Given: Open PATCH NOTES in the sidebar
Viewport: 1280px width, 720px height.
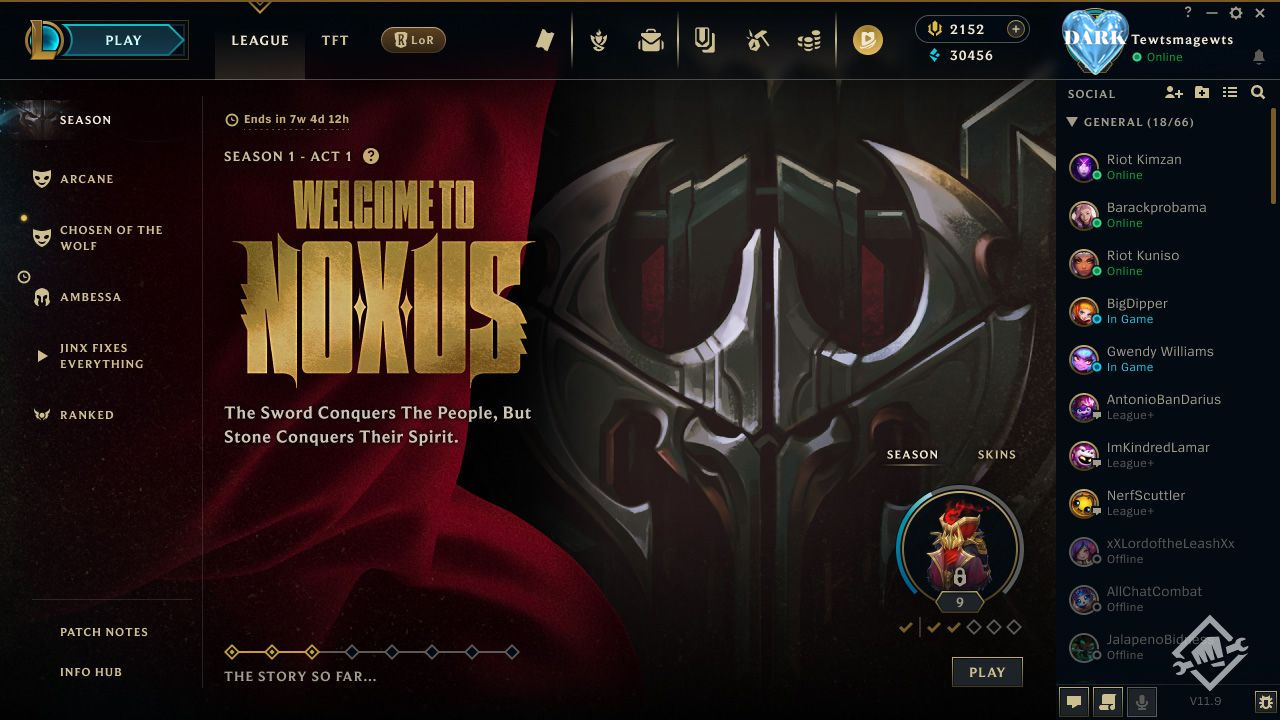Looking at the screenshot, I should [103, 632].
